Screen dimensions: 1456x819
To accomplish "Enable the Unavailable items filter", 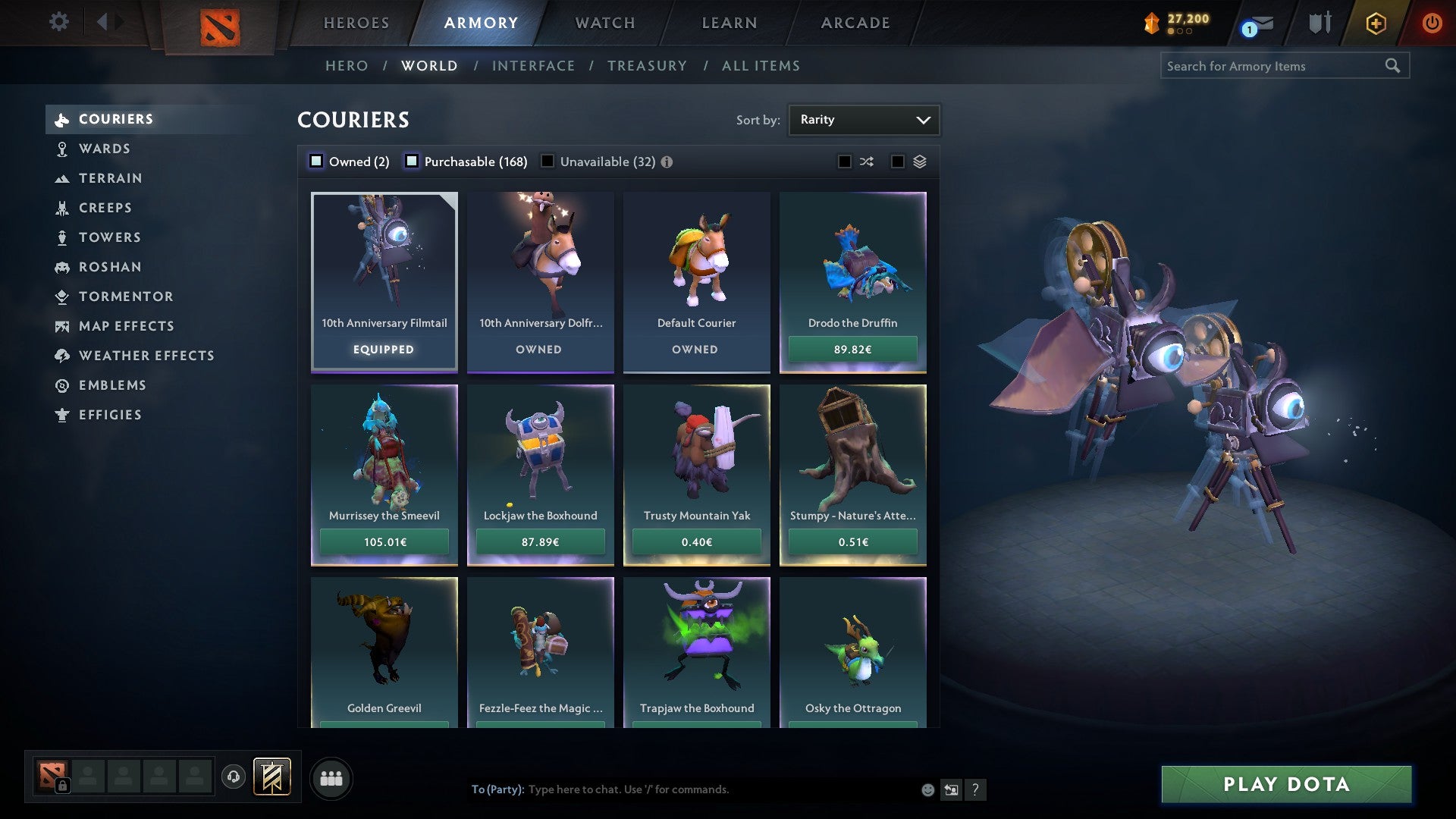I will (x=548, y=161).
